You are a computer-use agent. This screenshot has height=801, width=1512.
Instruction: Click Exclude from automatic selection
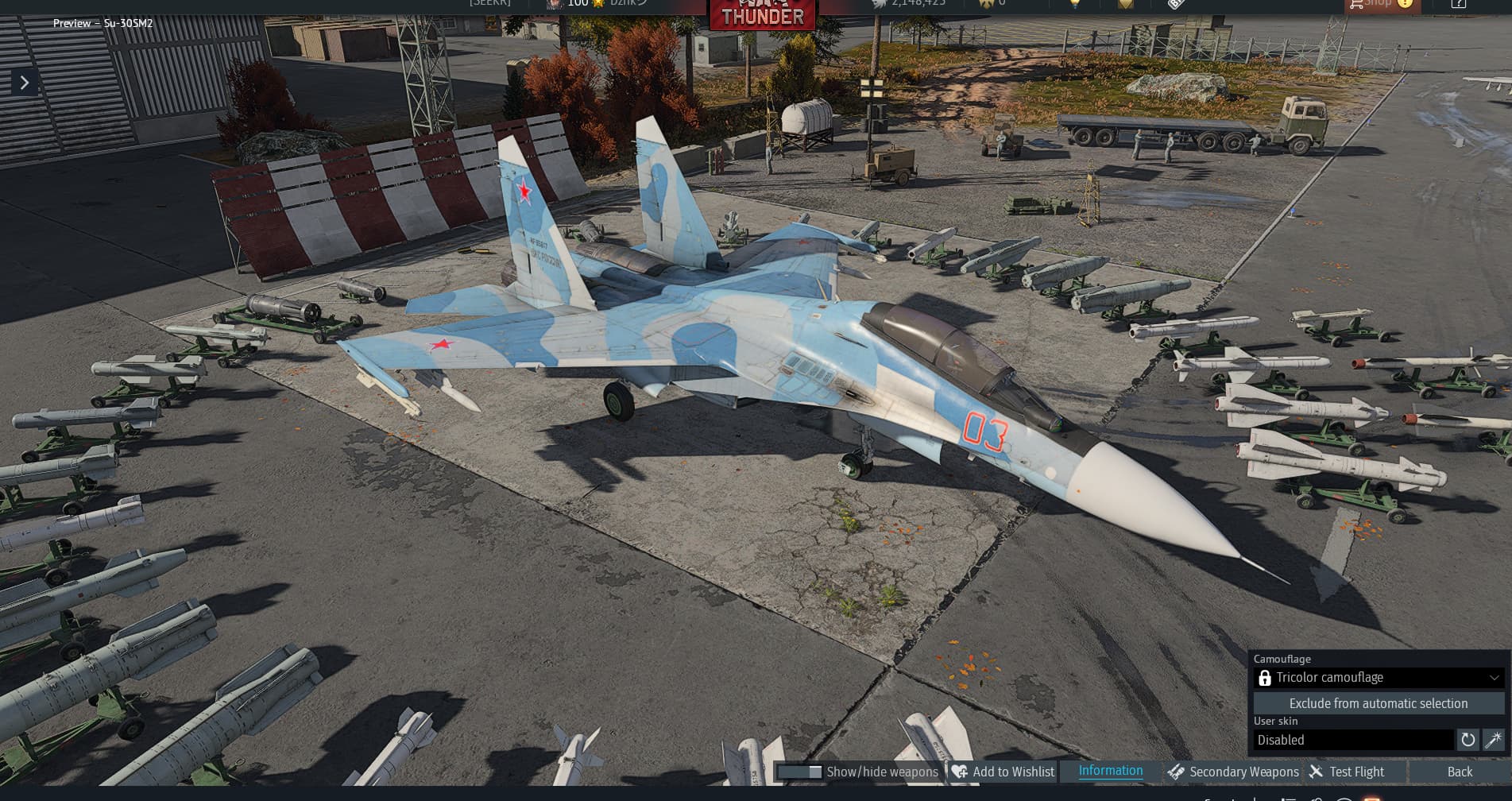tap(1379, 703)
